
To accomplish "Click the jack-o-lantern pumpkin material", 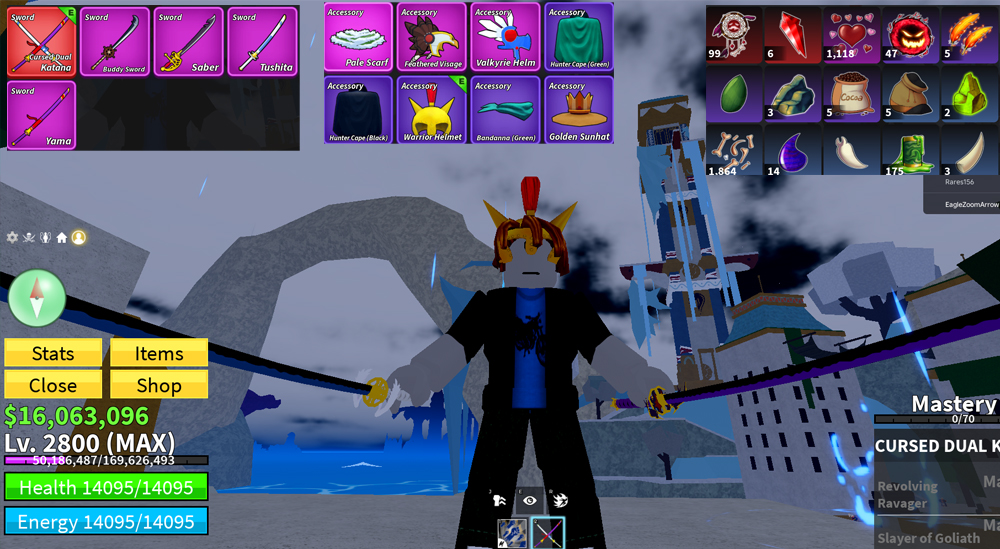I will 908,35.
